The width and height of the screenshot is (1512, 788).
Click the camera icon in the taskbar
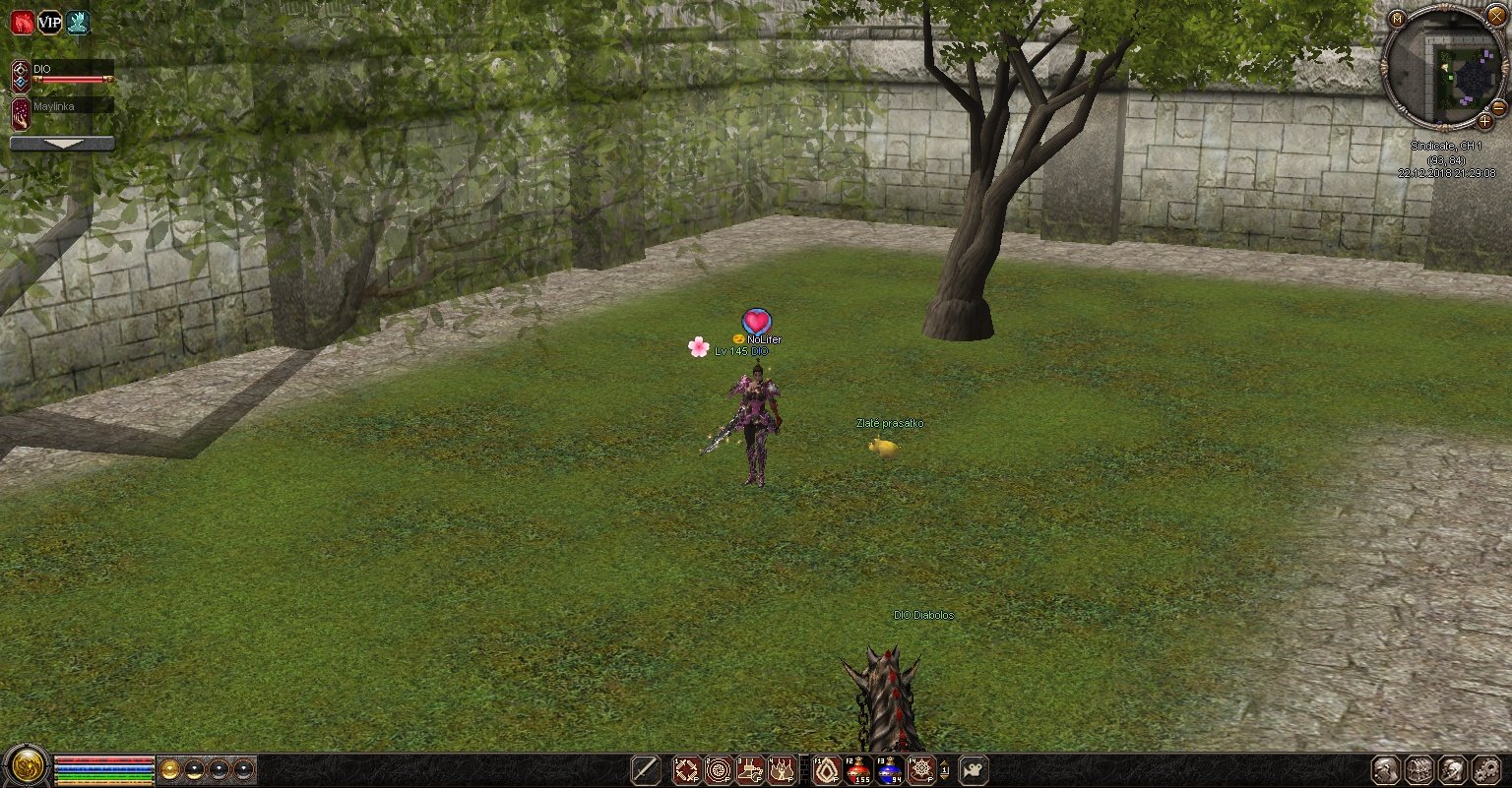(x=974, y=769)
